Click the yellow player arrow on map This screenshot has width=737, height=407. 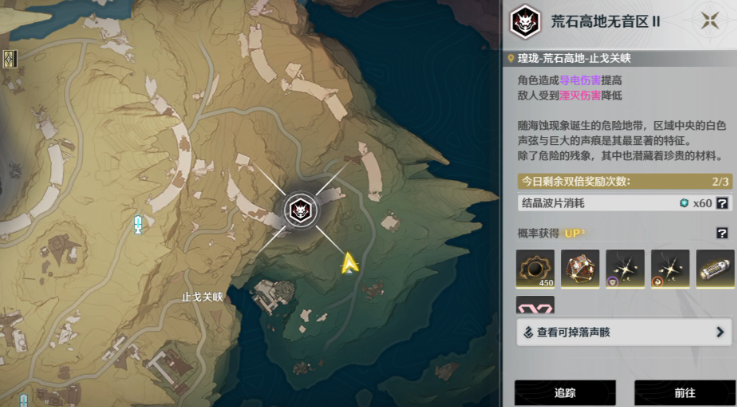click(350, 263)
